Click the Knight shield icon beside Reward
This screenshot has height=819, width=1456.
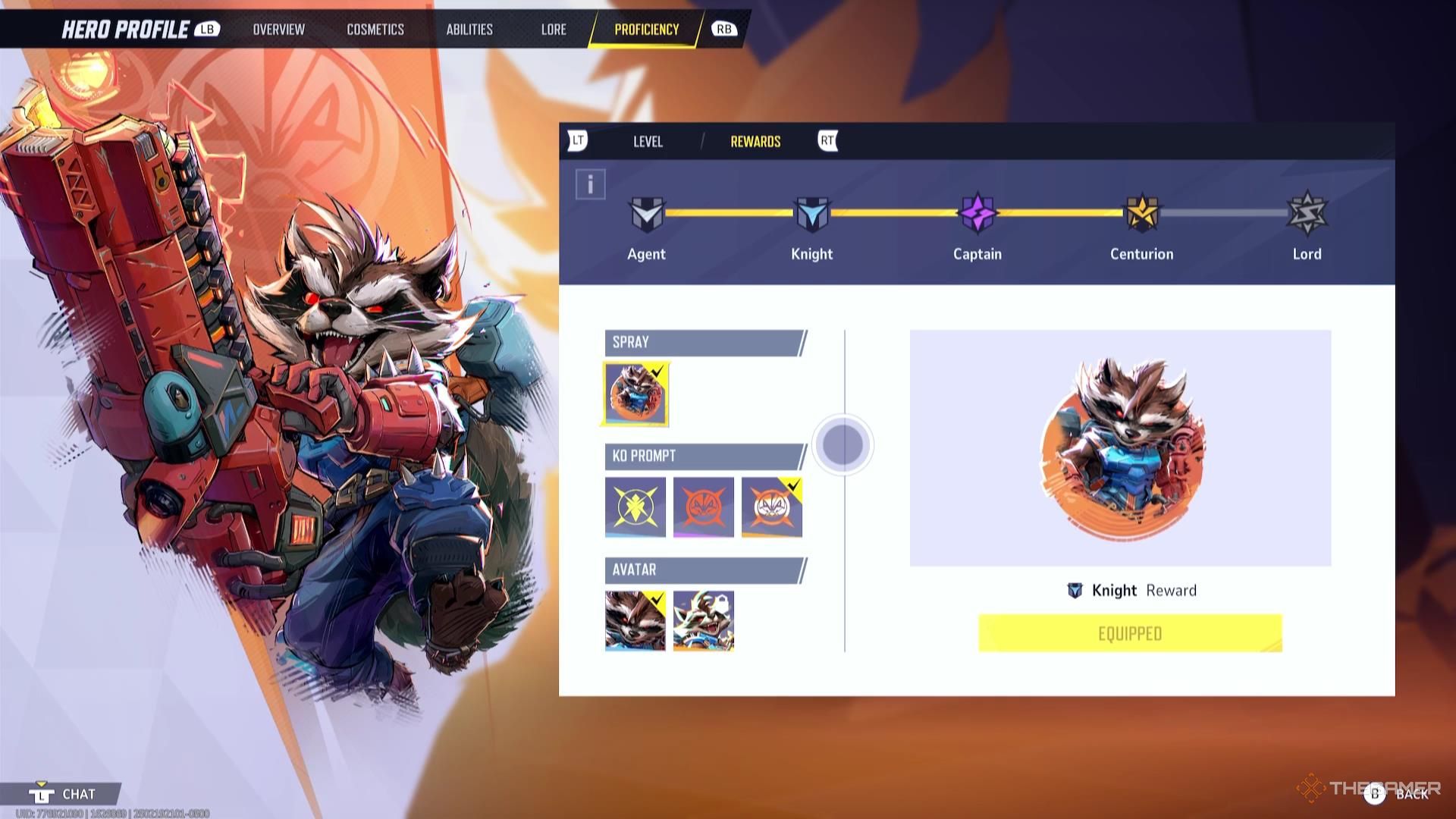(x=1074, y=590)
